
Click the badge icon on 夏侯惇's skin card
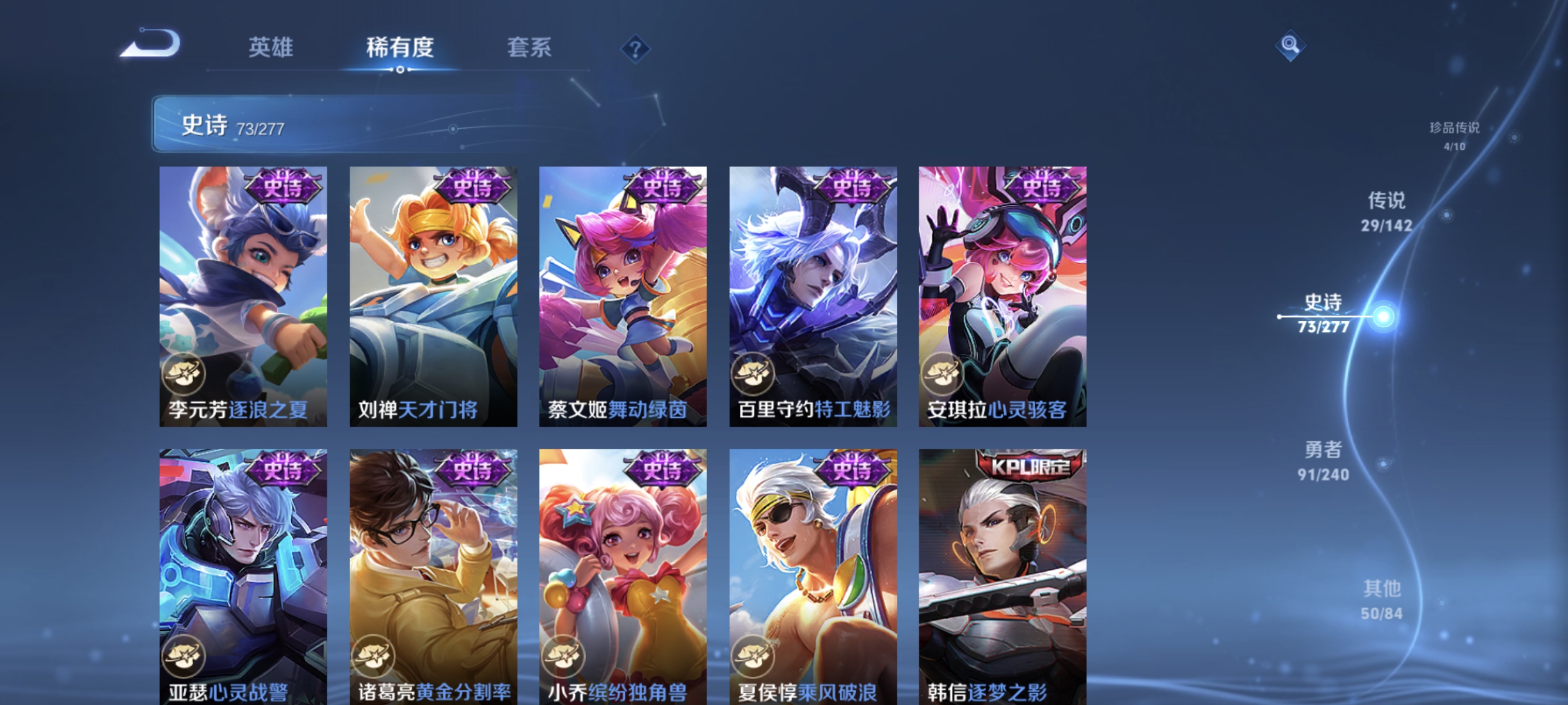pos(753,655)
